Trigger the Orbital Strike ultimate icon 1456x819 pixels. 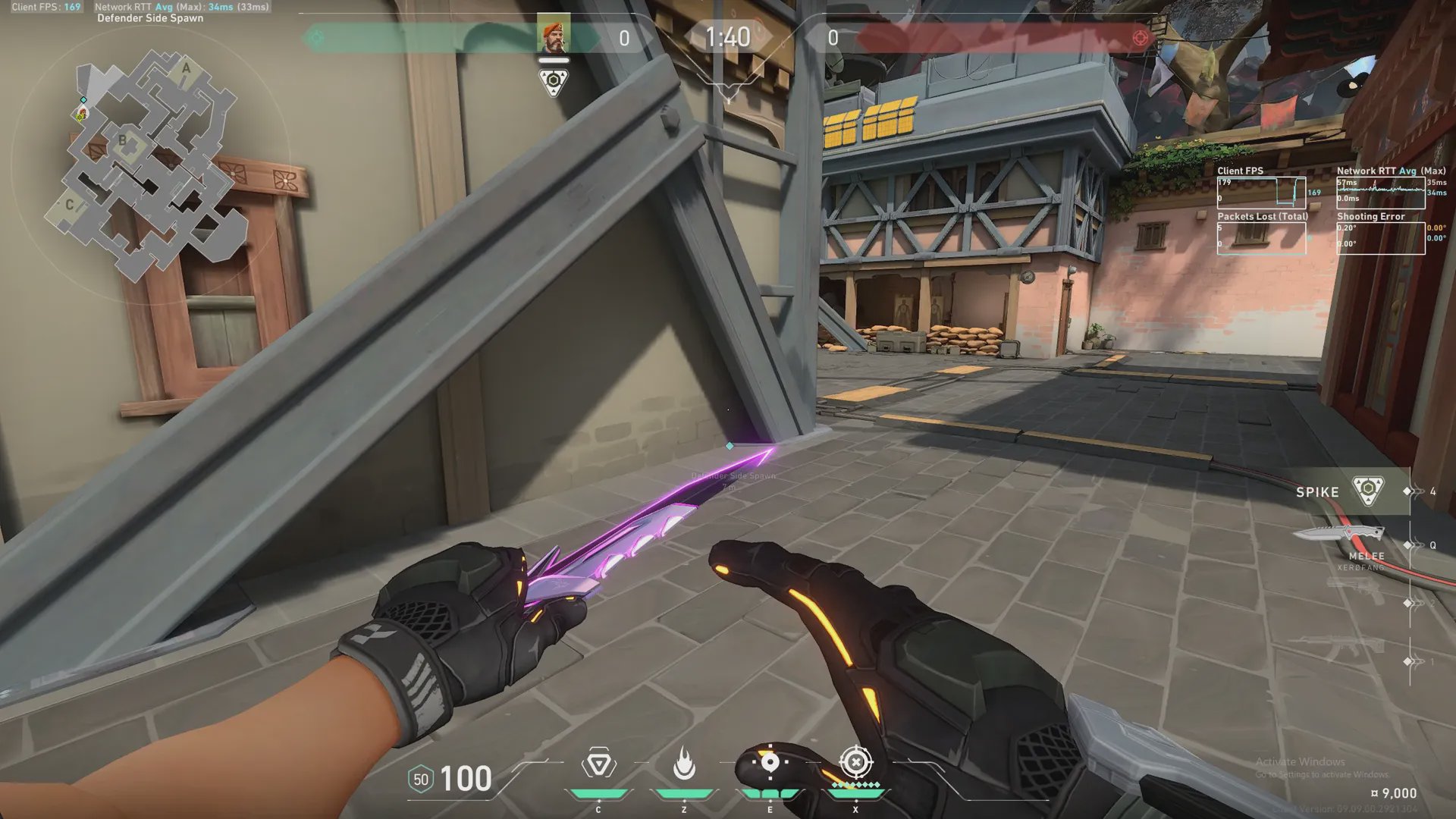click(x=855, y=761)
